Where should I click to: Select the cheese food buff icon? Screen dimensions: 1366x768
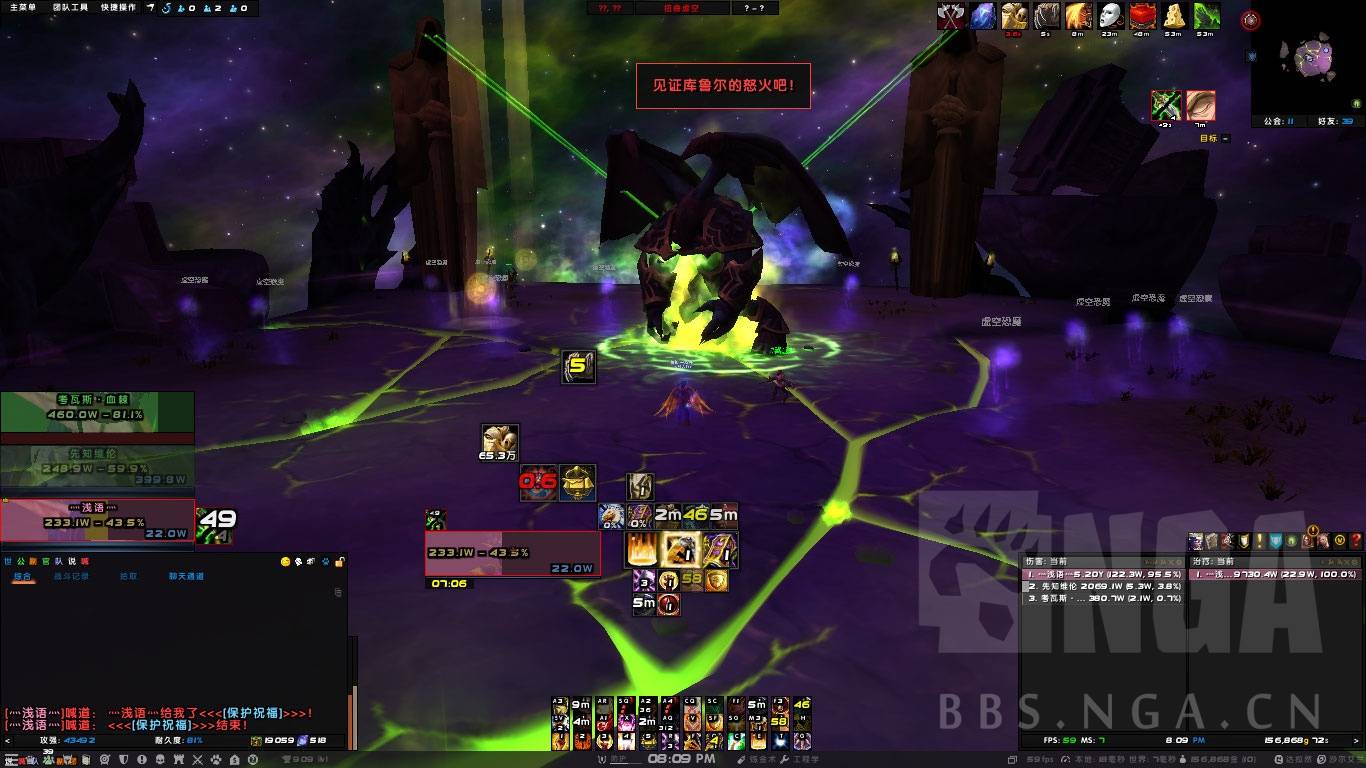point(1175,16)
